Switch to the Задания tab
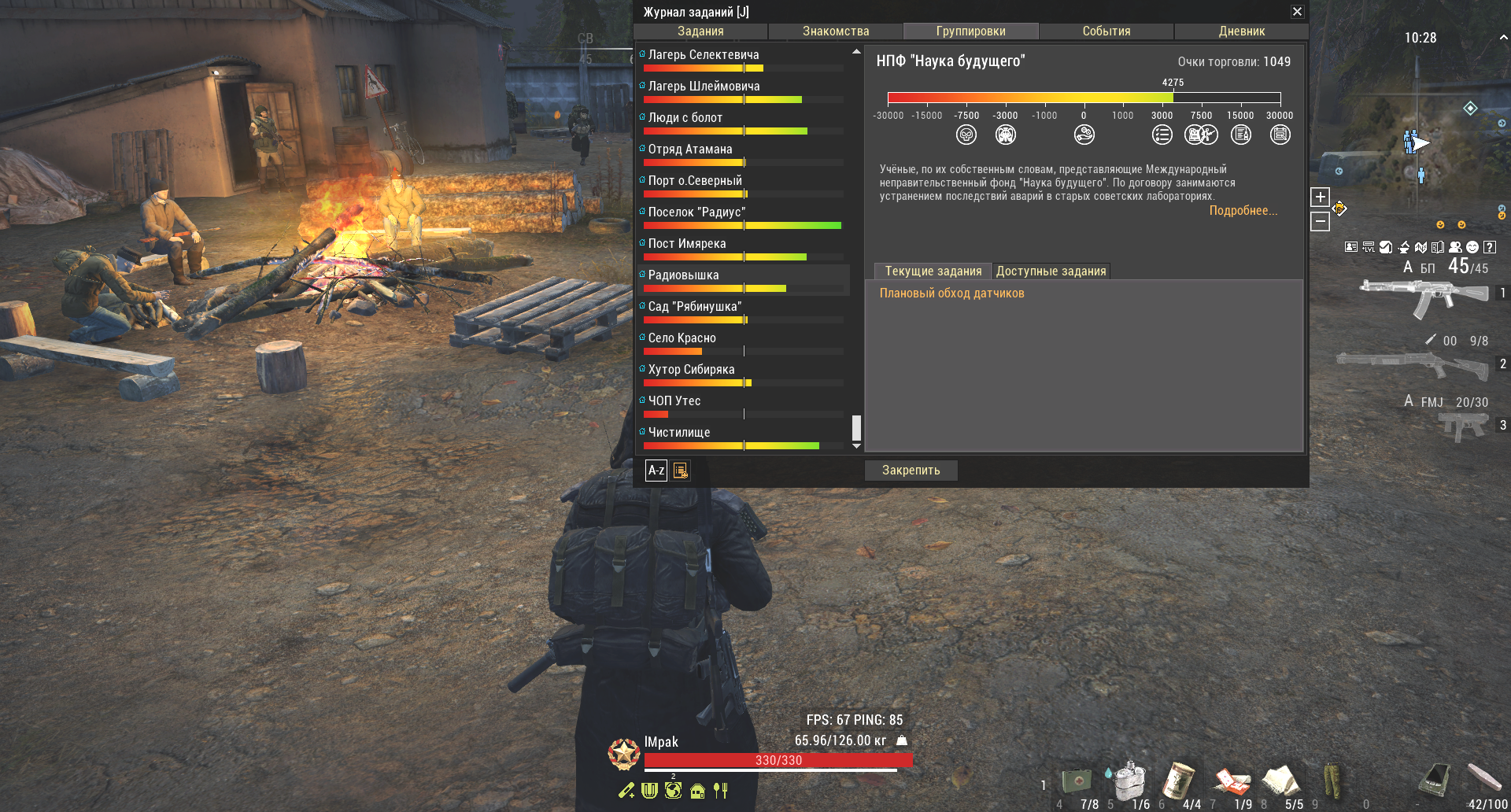The image size is (1511, 812). (x=700, y=31)
